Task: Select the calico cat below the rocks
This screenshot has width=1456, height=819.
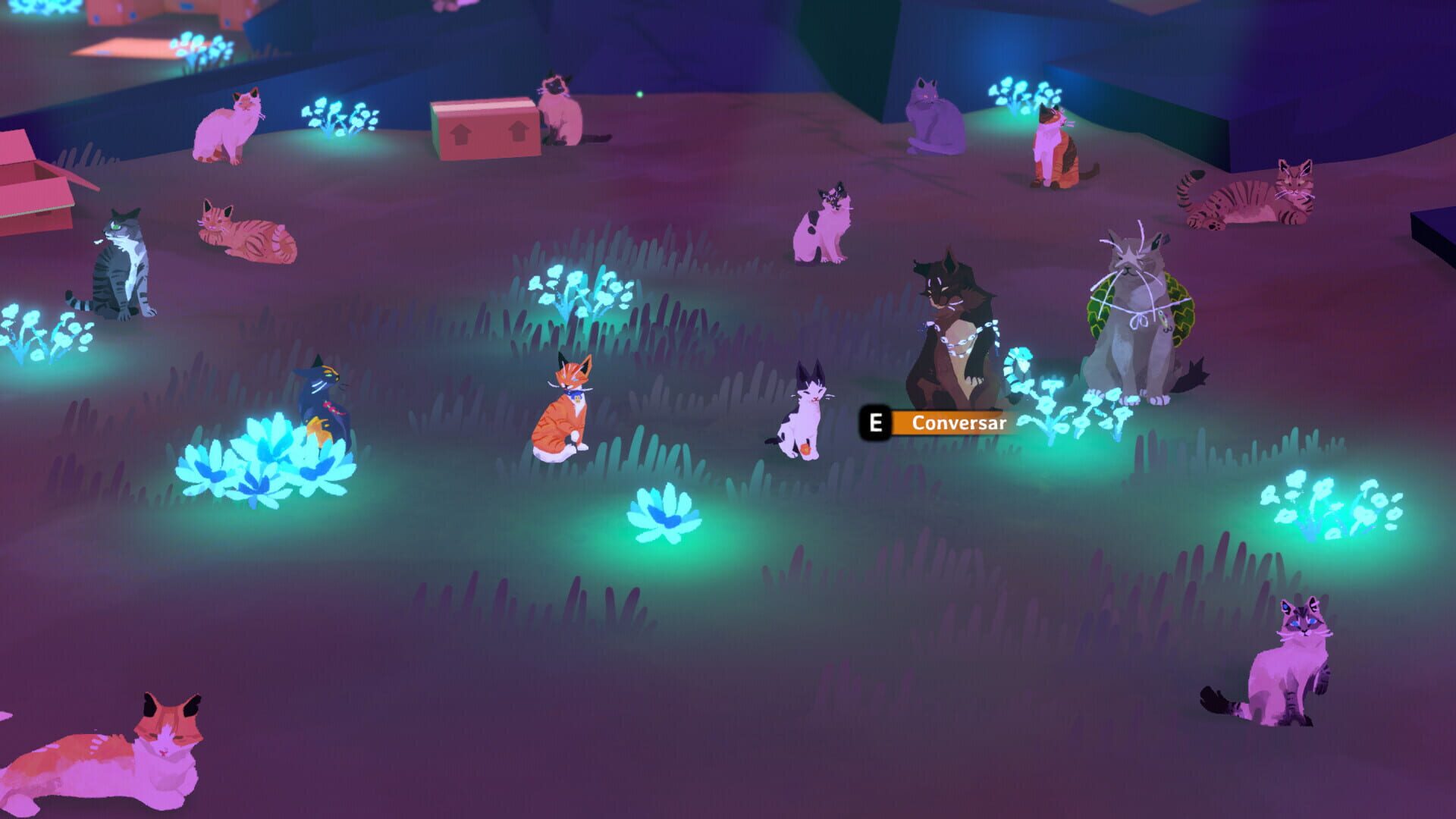Action: (1054, 152)
